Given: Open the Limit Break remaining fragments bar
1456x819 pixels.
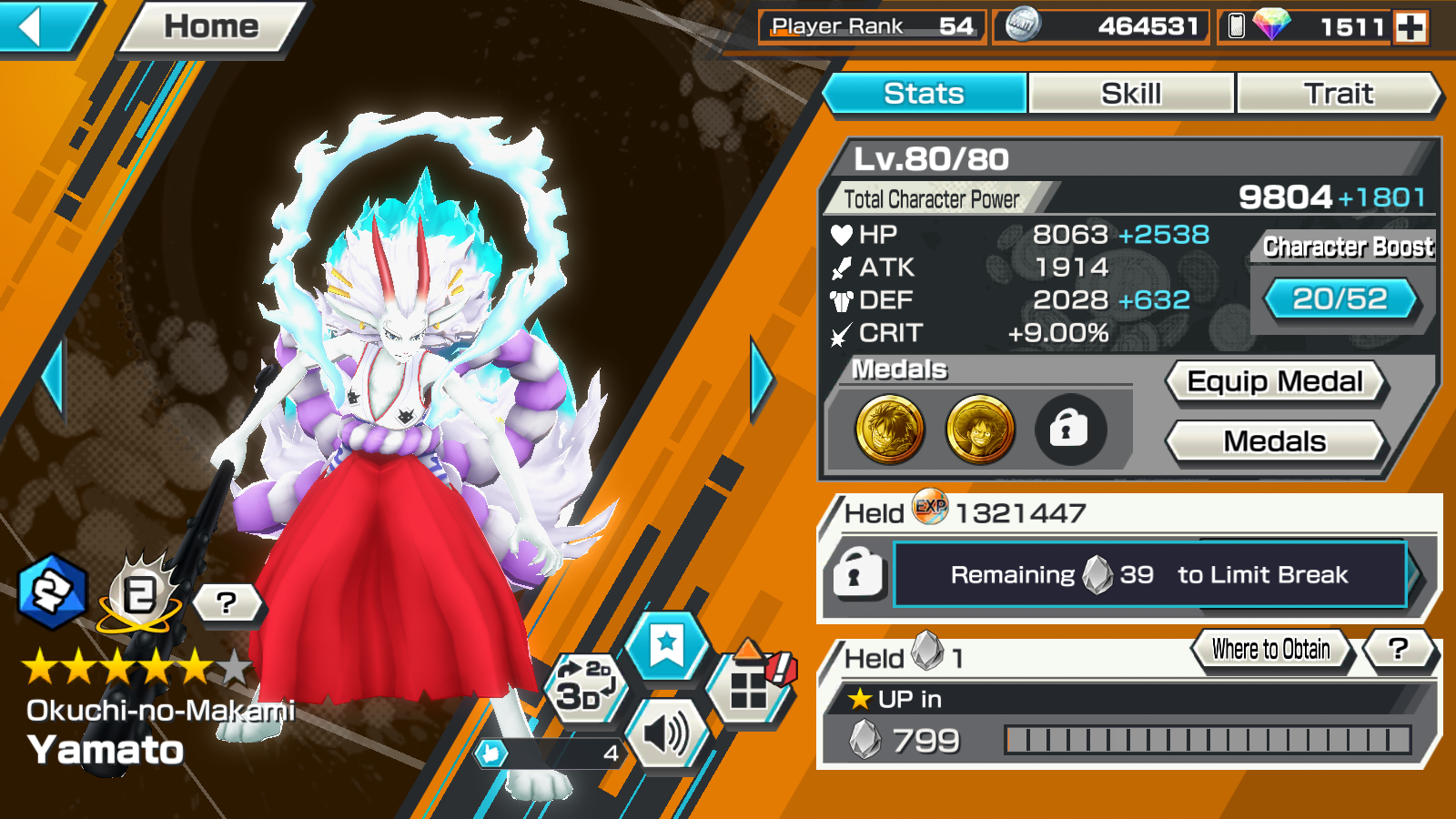Looking at the screenshot, I should [x=1150, y=575].
